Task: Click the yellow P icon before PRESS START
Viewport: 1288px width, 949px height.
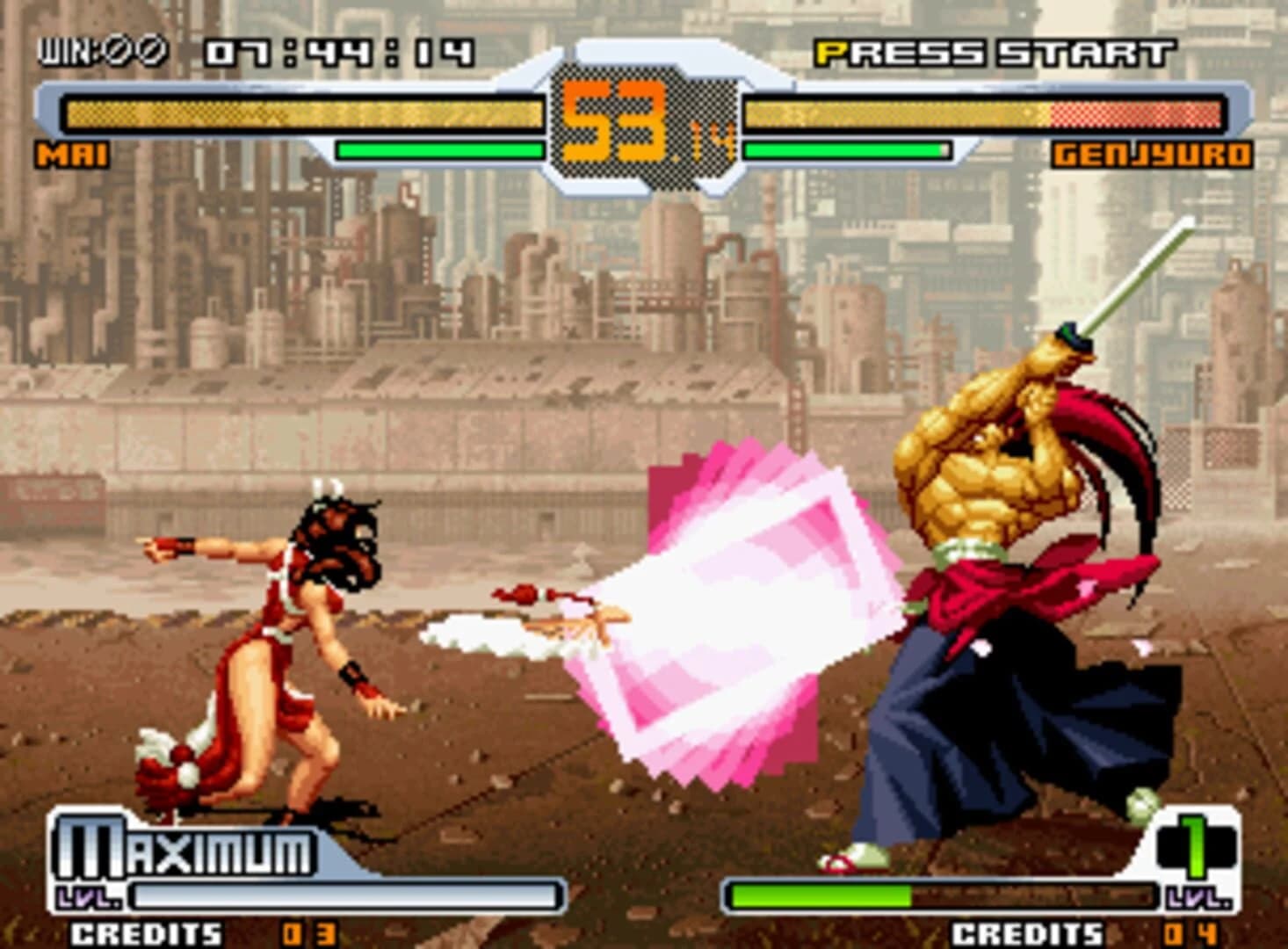Action: pyautogui.click(x=827, y=53)
